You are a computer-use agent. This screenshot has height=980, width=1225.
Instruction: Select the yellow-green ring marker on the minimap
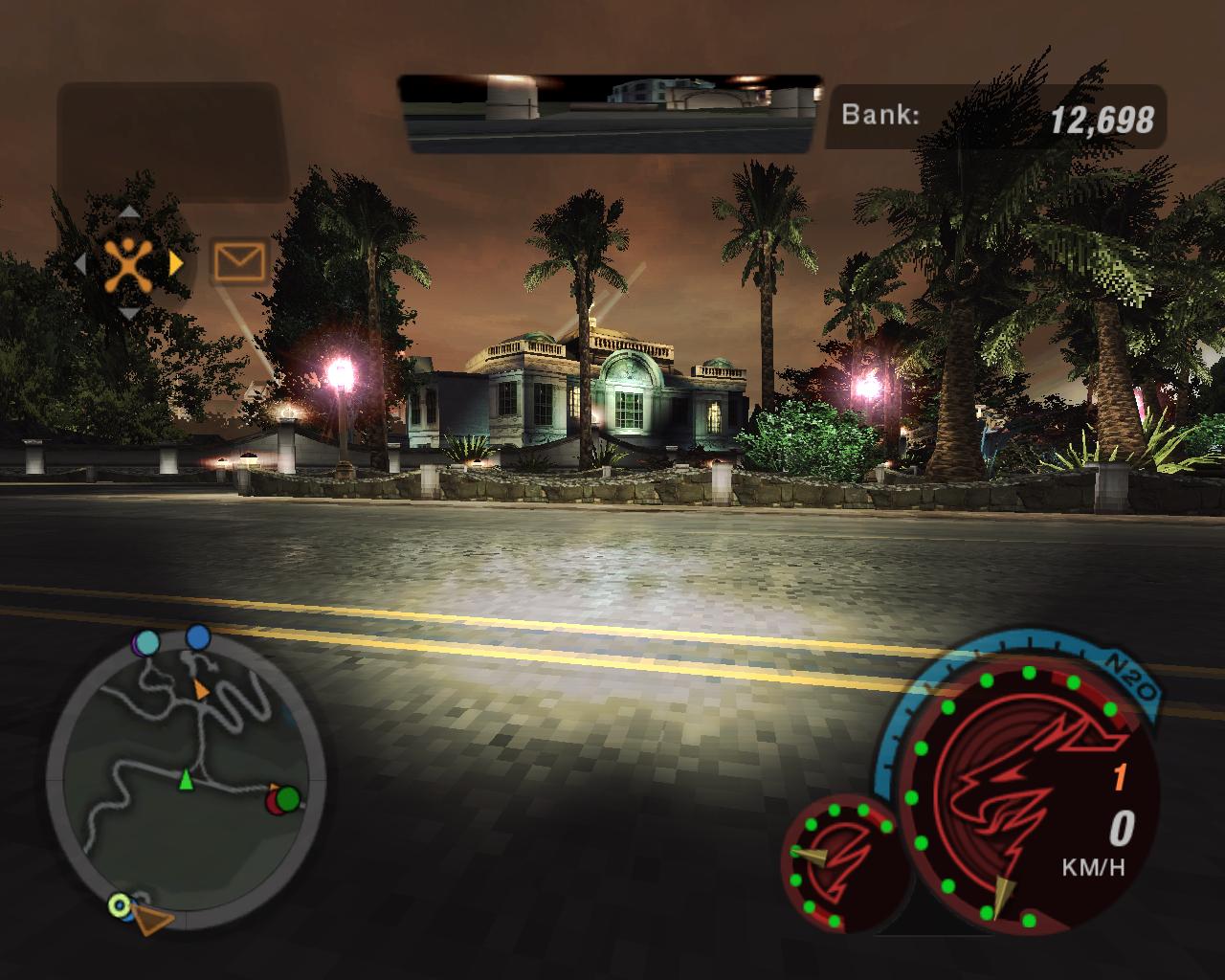click(119, 902)
